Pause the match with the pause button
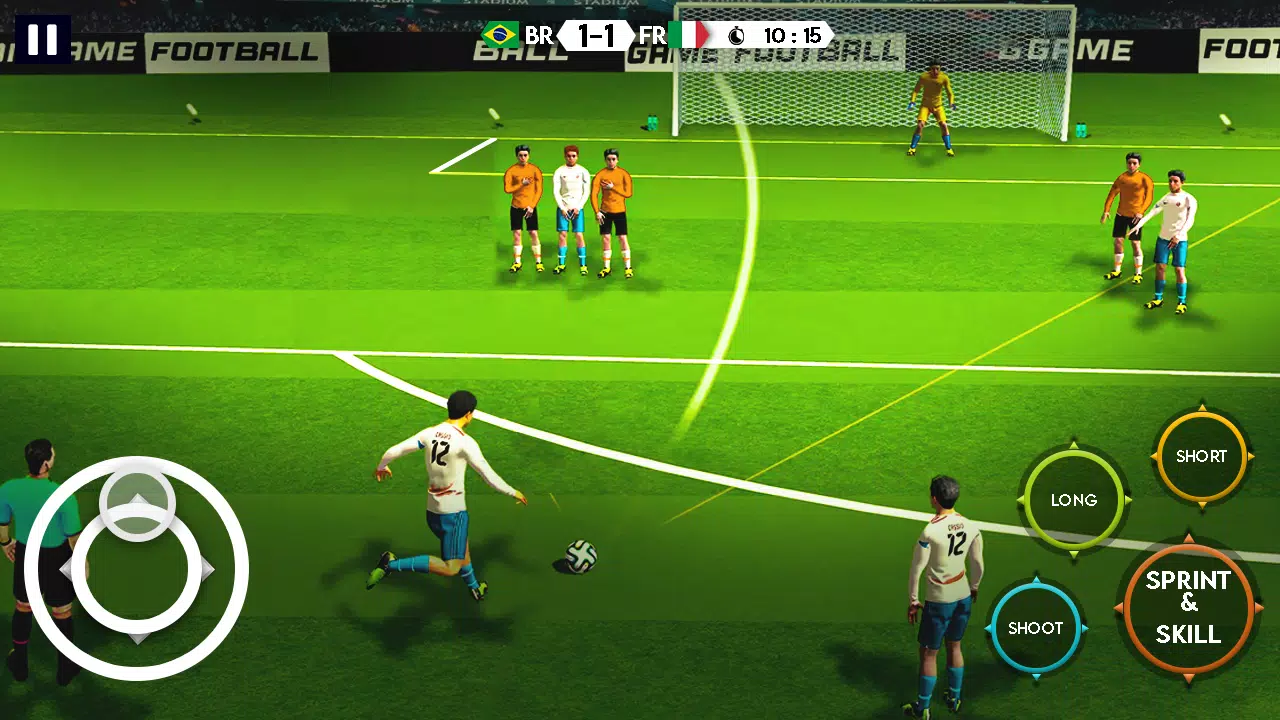1280x720 pixels. coord(43,39)
